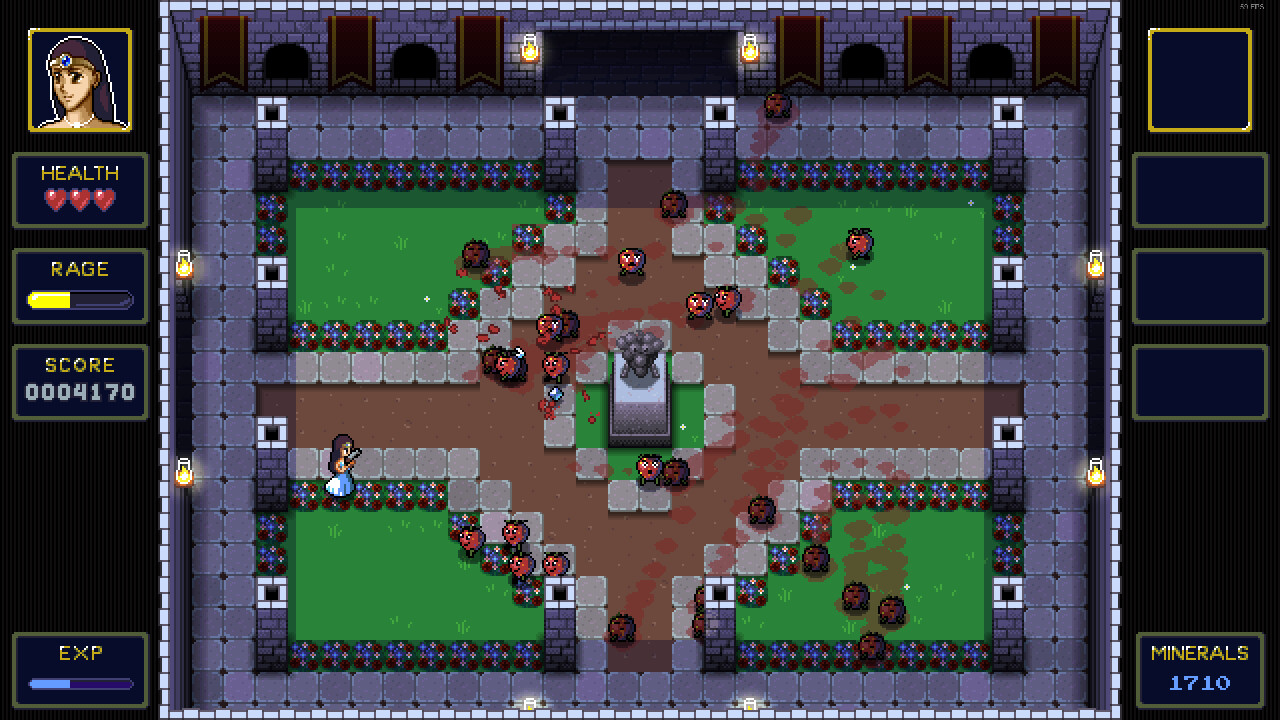1280x720 pixels.
Task: Select the RAGE panel label
Action: point(79,269)
